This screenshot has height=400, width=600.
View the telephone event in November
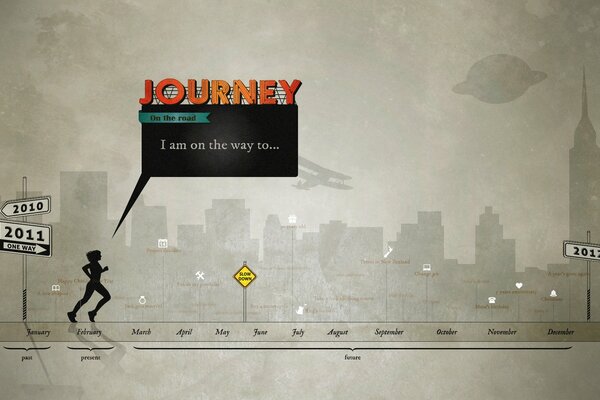coord(492,299)
